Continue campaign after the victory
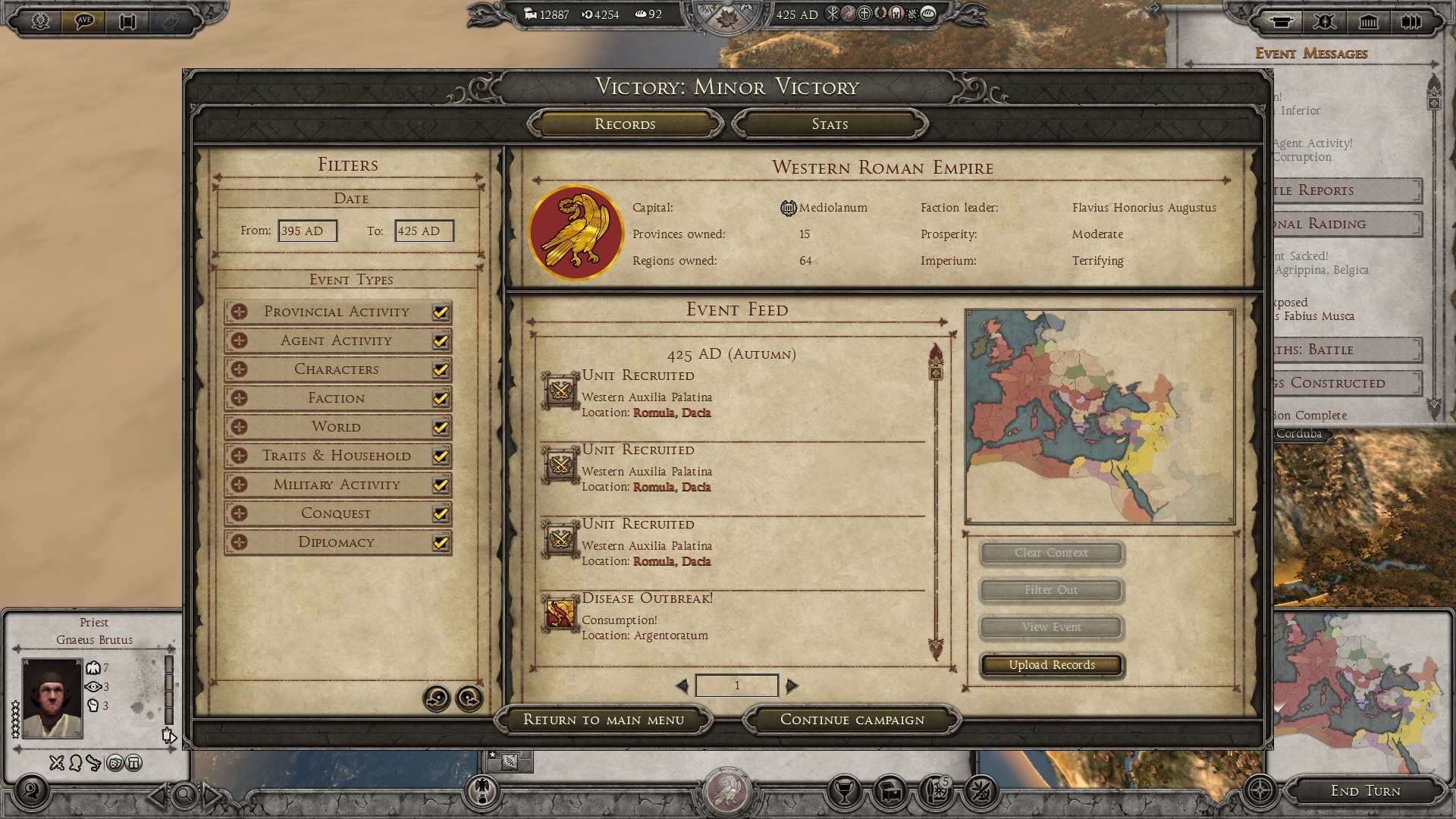 point(852,720)
